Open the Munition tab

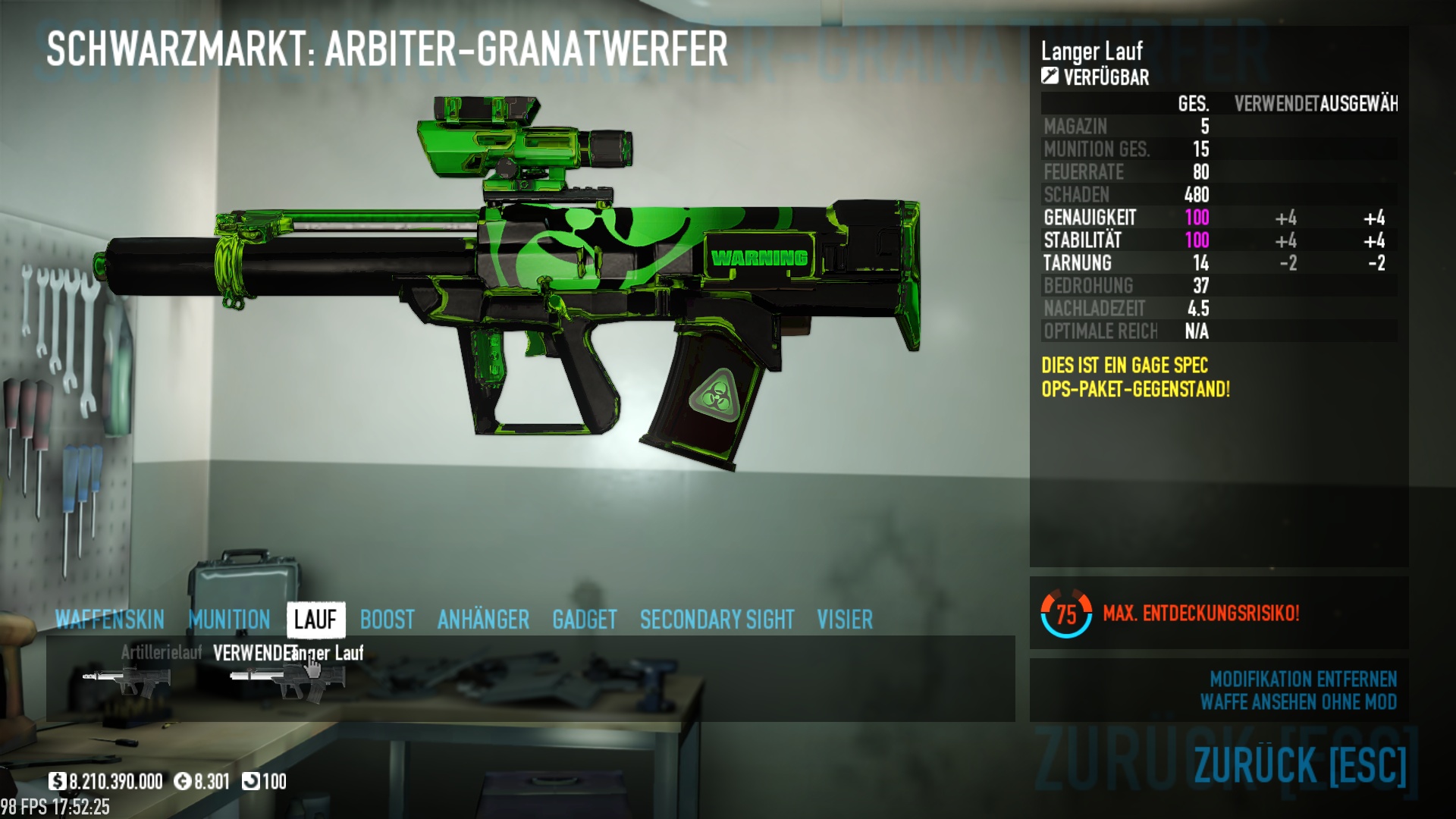click(229, 620)
